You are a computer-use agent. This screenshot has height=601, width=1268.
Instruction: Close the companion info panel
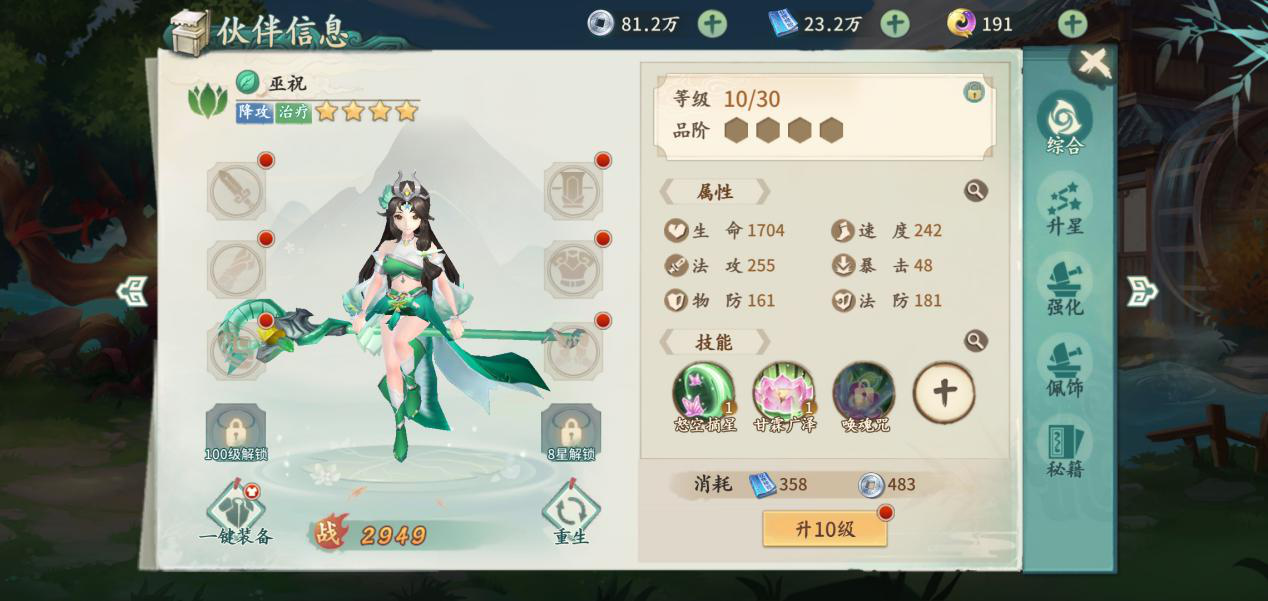1094,63
